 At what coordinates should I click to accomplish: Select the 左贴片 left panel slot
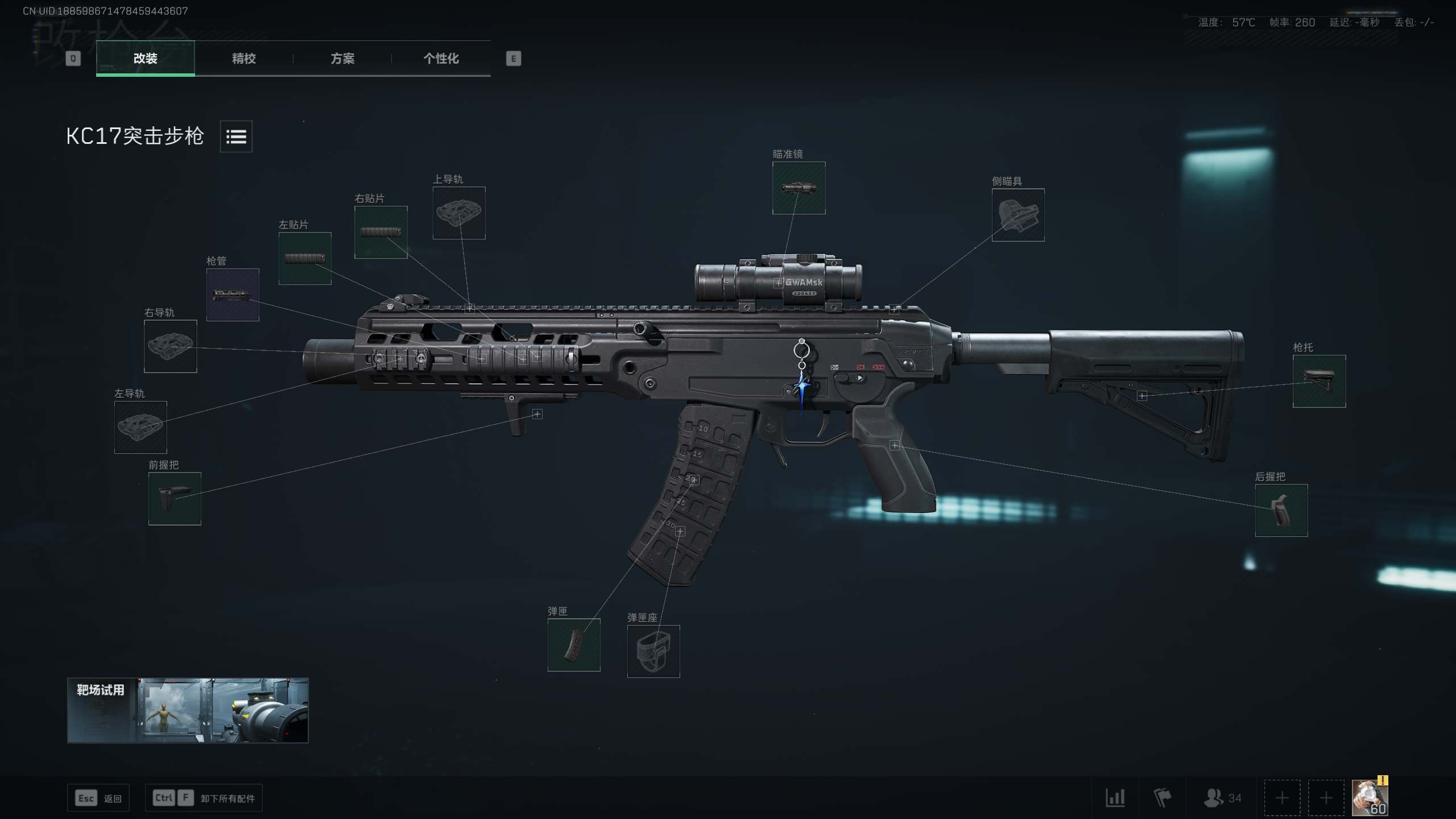click(305, 258)
